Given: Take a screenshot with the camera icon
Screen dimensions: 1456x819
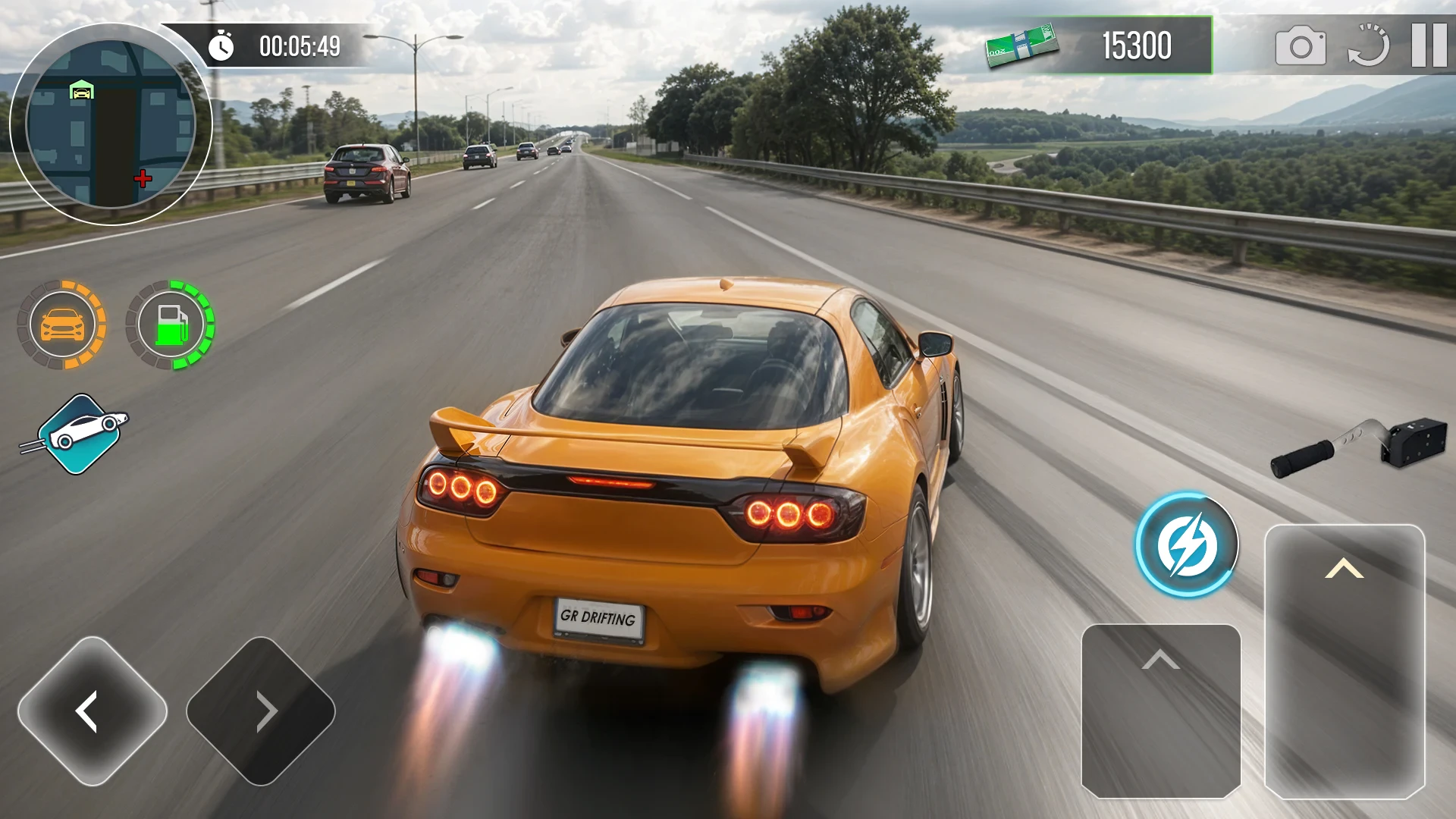Looking at the screenshot, I should coord(1301,46).
